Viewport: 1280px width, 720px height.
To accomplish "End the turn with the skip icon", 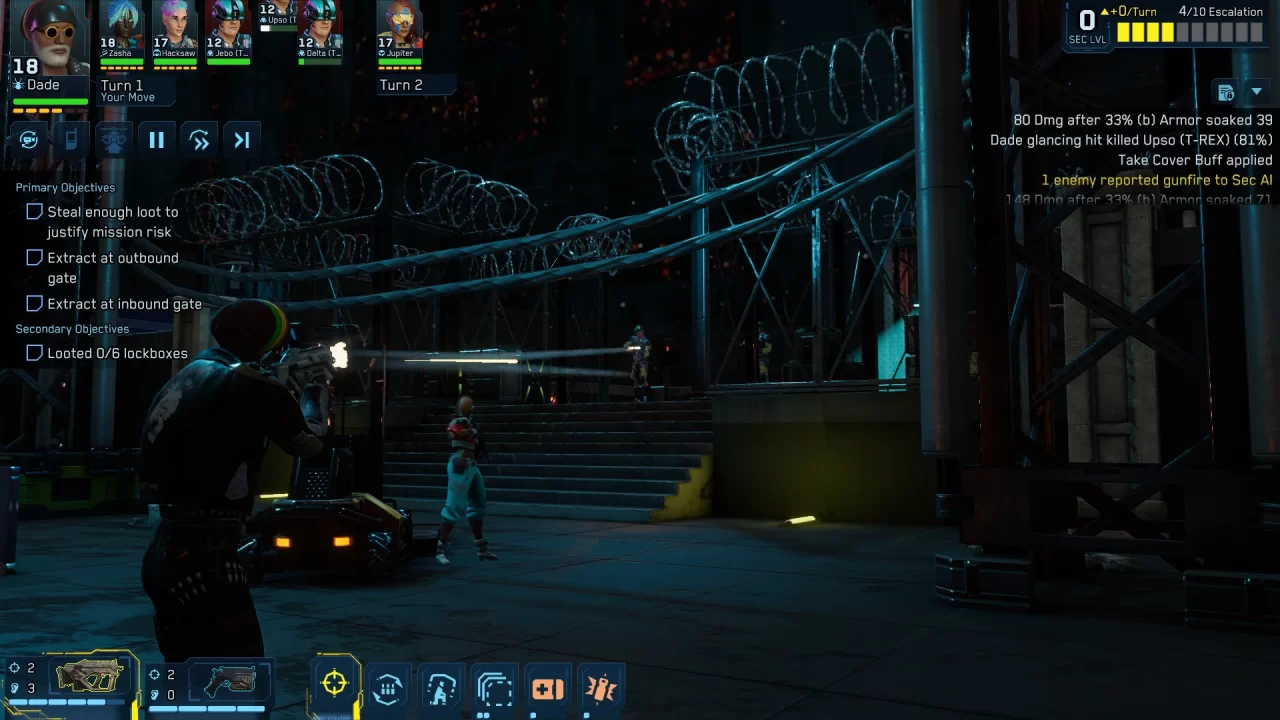I will pyautogui.click(x=242, y=139).
